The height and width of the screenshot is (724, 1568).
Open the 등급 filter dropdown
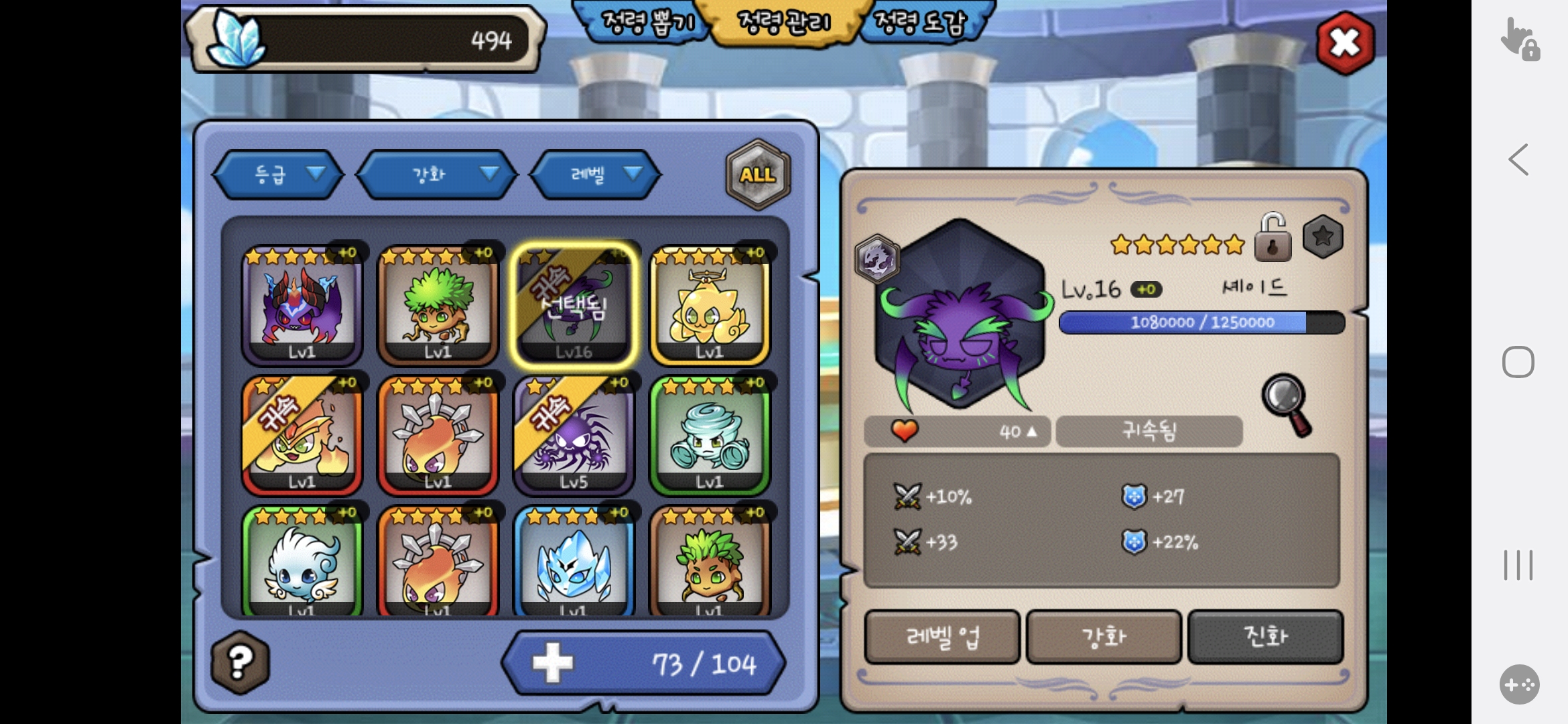[x=279, y=174]
